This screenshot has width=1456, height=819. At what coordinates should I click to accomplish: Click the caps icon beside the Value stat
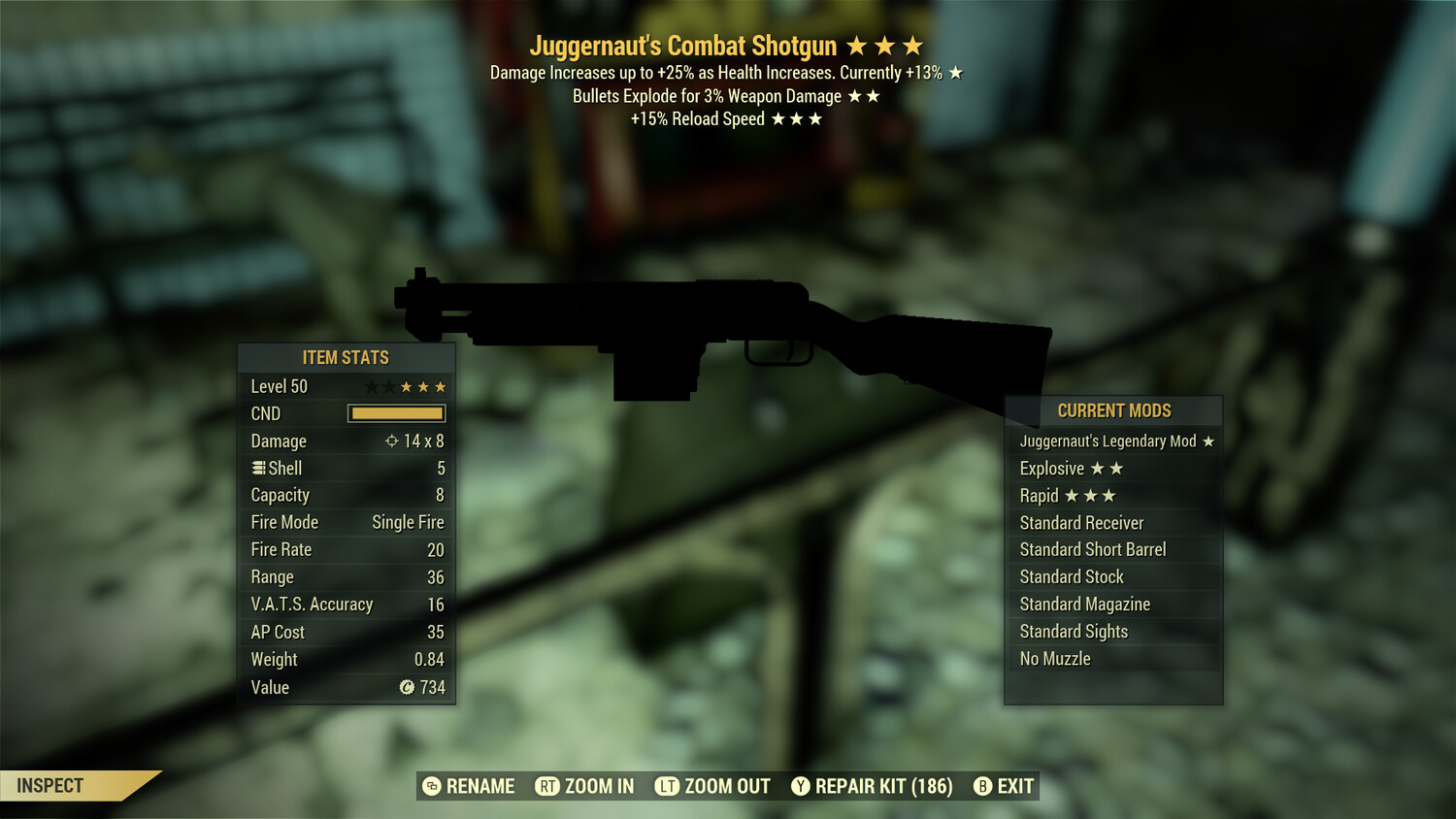tap(409, 687)
